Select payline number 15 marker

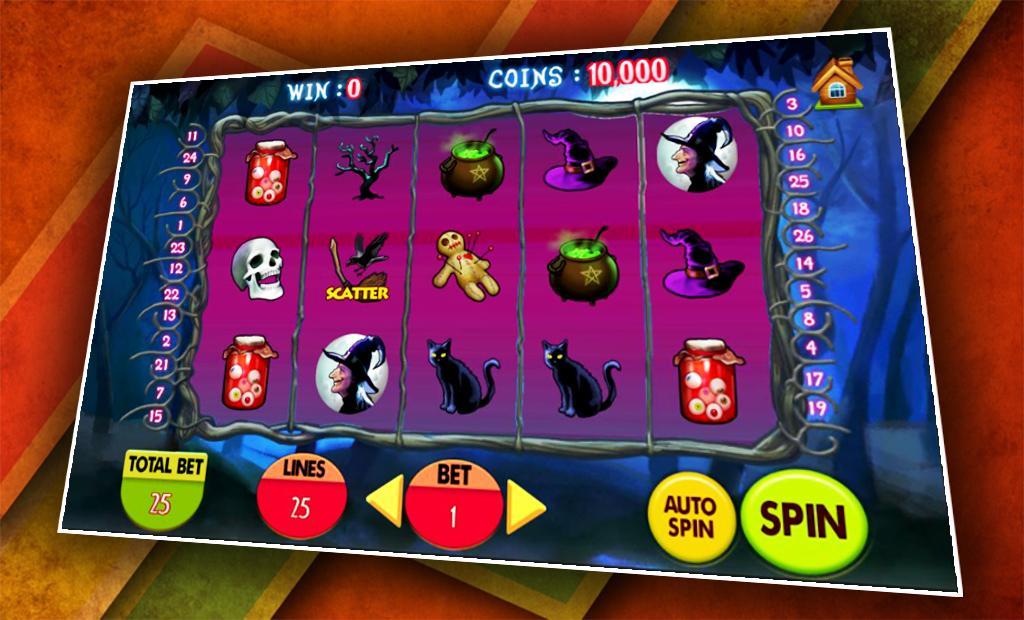(x=155, y=415)
